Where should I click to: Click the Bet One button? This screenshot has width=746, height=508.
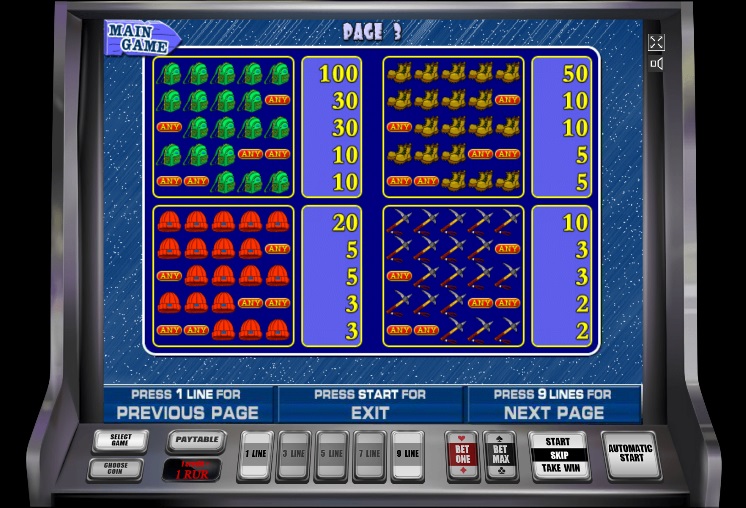click(461, 455)
